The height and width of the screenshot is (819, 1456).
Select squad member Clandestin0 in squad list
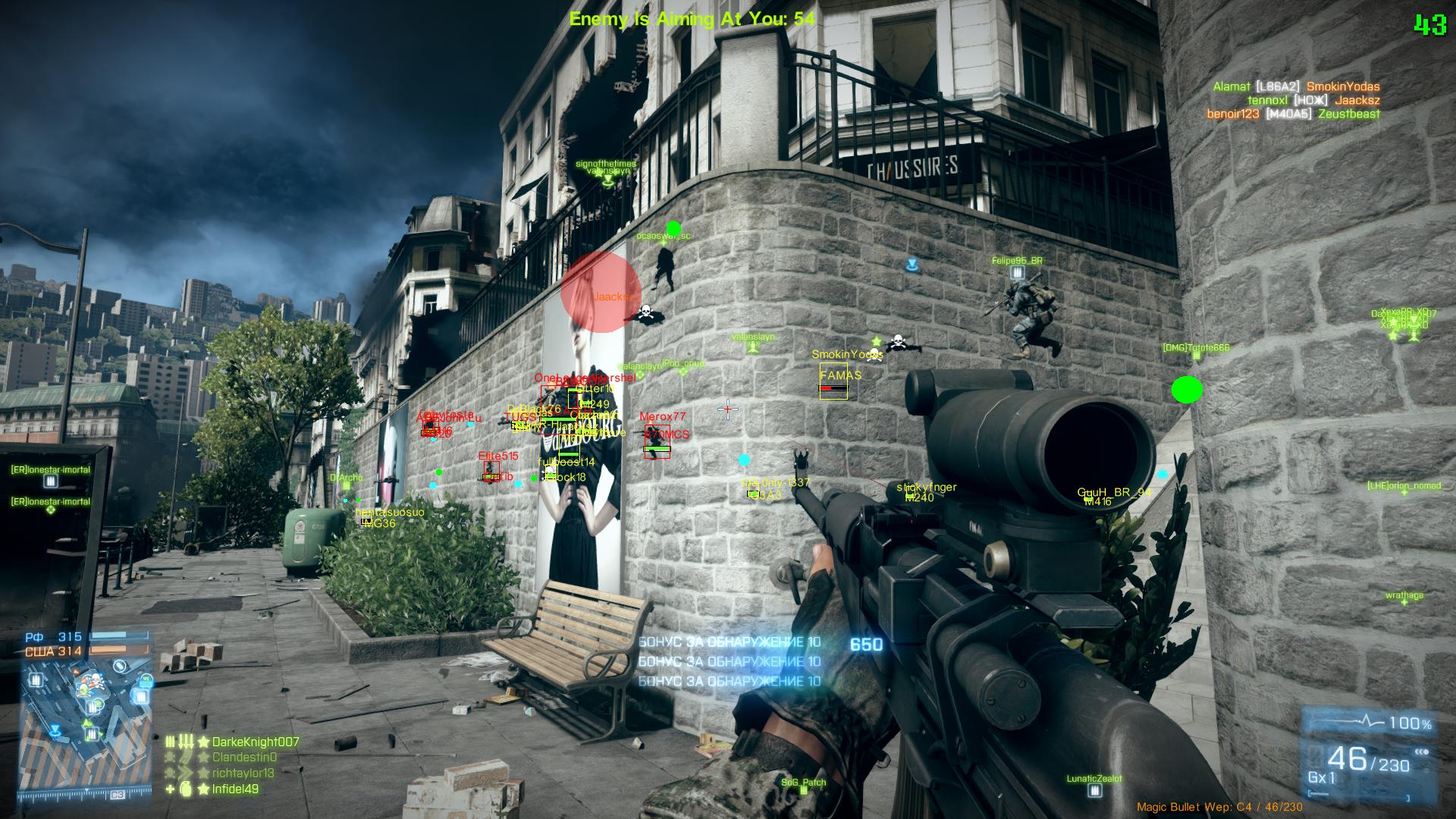pyautogui.click(x=244, y=757)
